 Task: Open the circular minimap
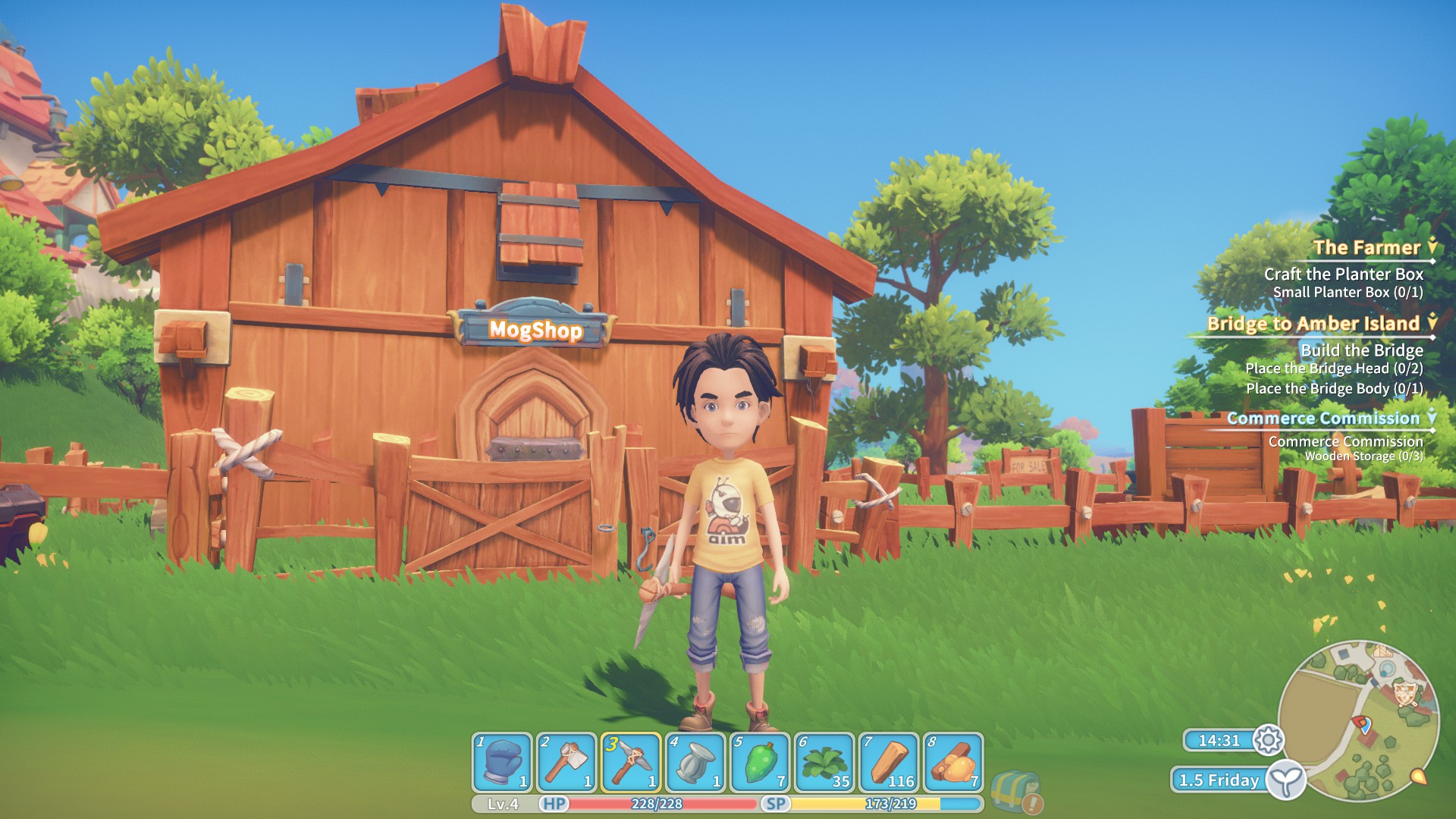click(1357, 722)
